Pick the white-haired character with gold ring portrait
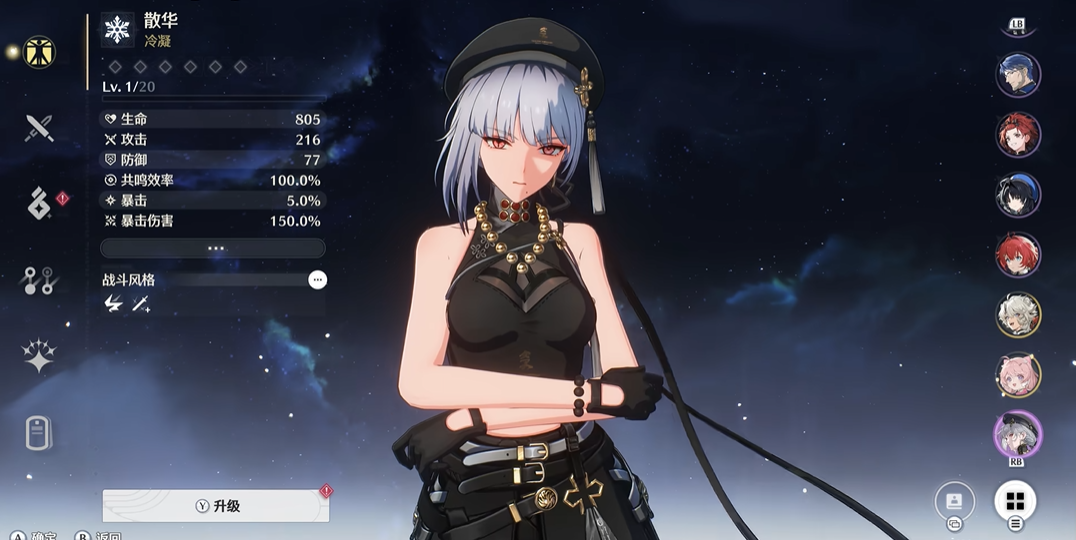 coord(1018,315)
